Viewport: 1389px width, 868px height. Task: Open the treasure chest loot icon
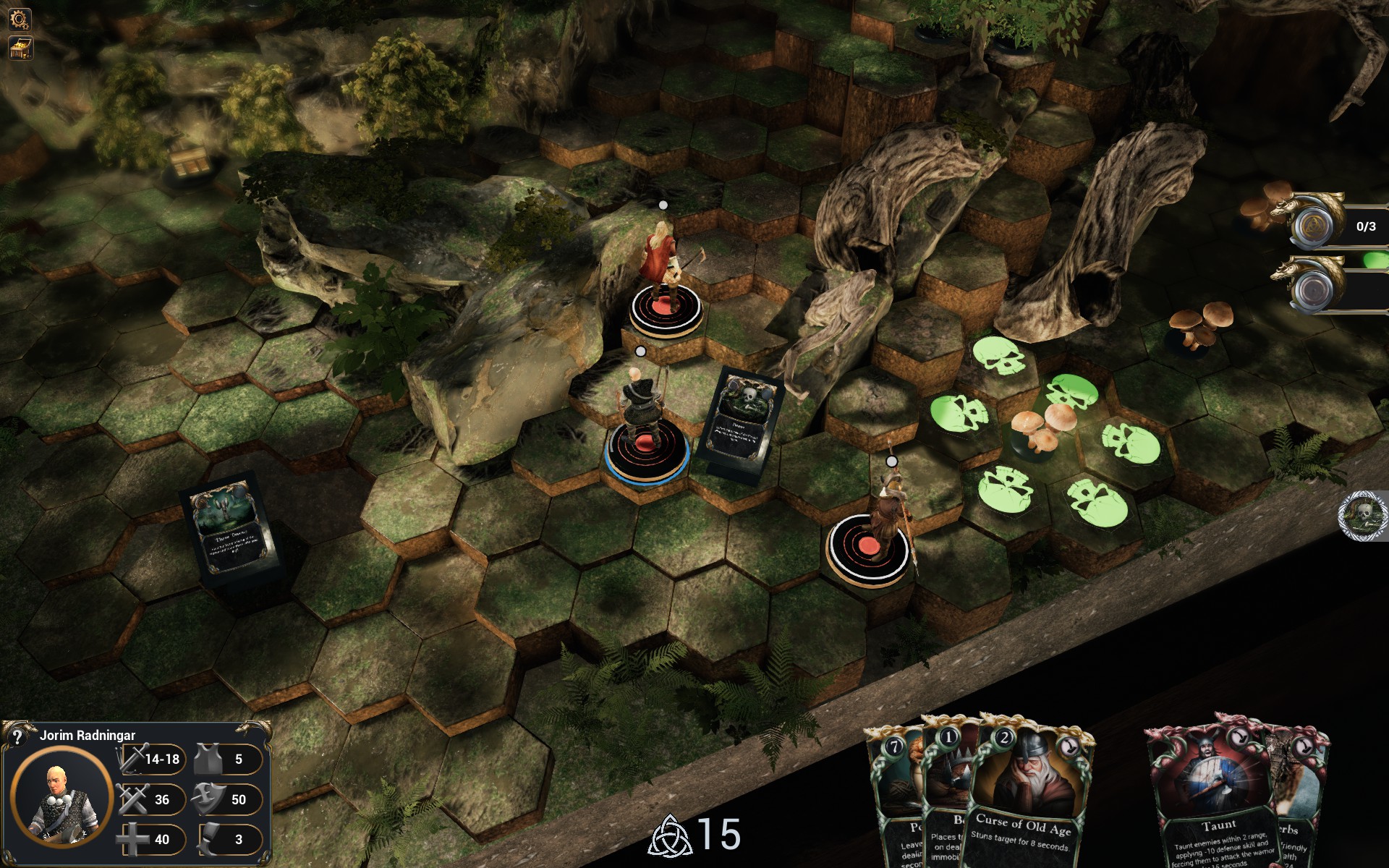(20, 48)
